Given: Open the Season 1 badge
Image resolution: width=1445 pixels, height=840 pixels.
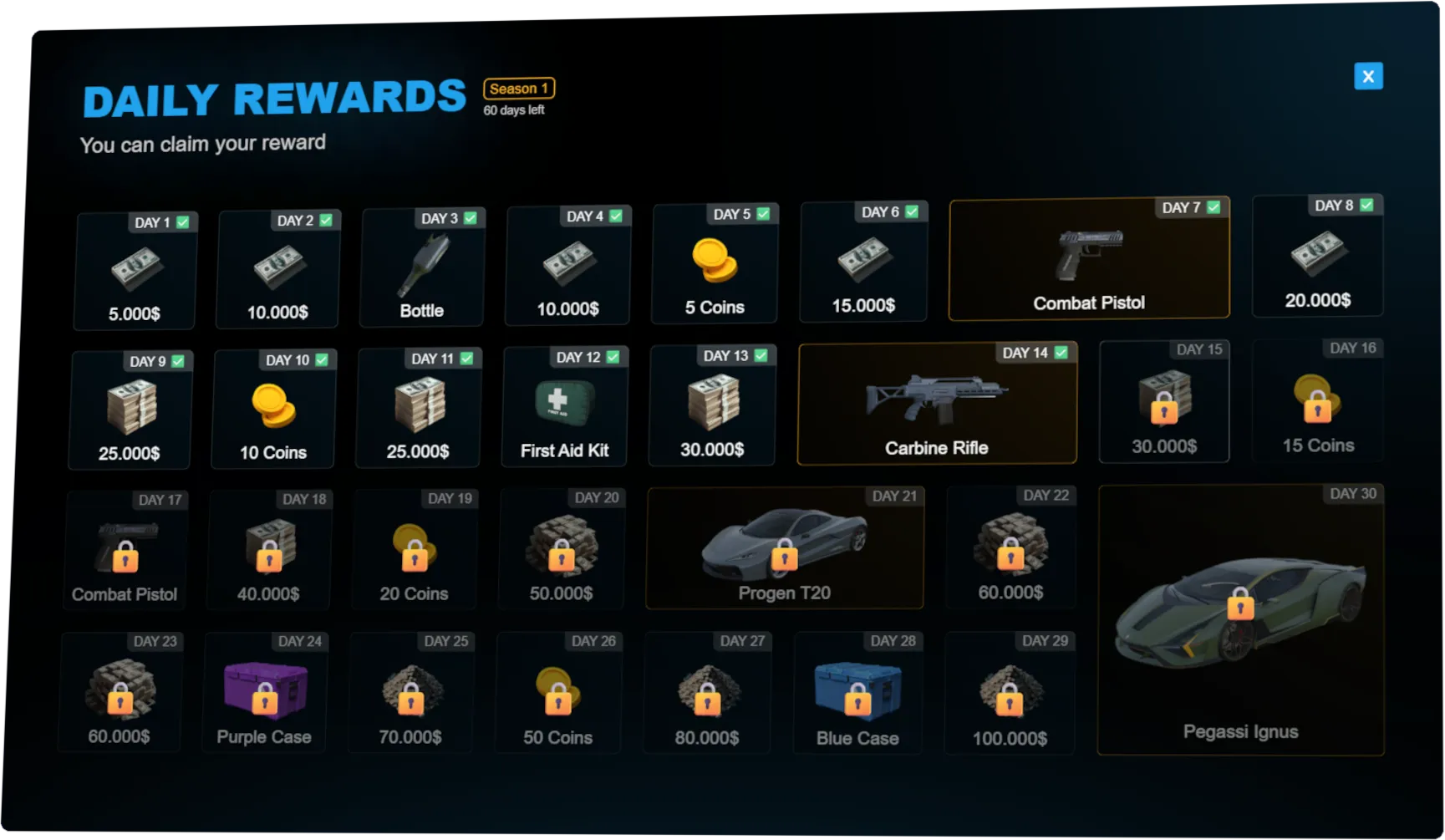Looking at the screenshot, I should click(x=518, y=89).
